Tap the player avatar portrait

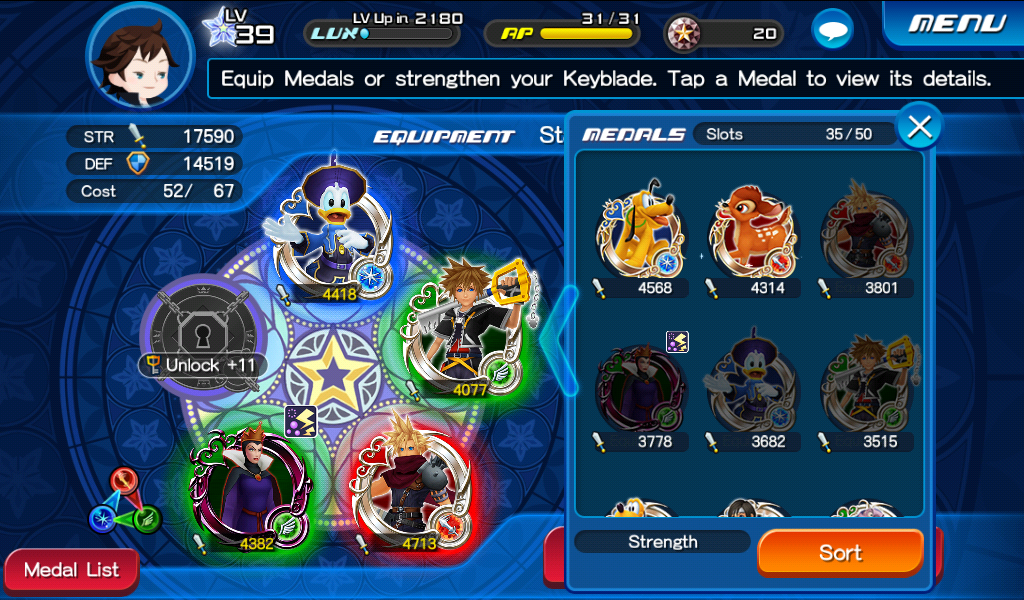coord(139,55)
